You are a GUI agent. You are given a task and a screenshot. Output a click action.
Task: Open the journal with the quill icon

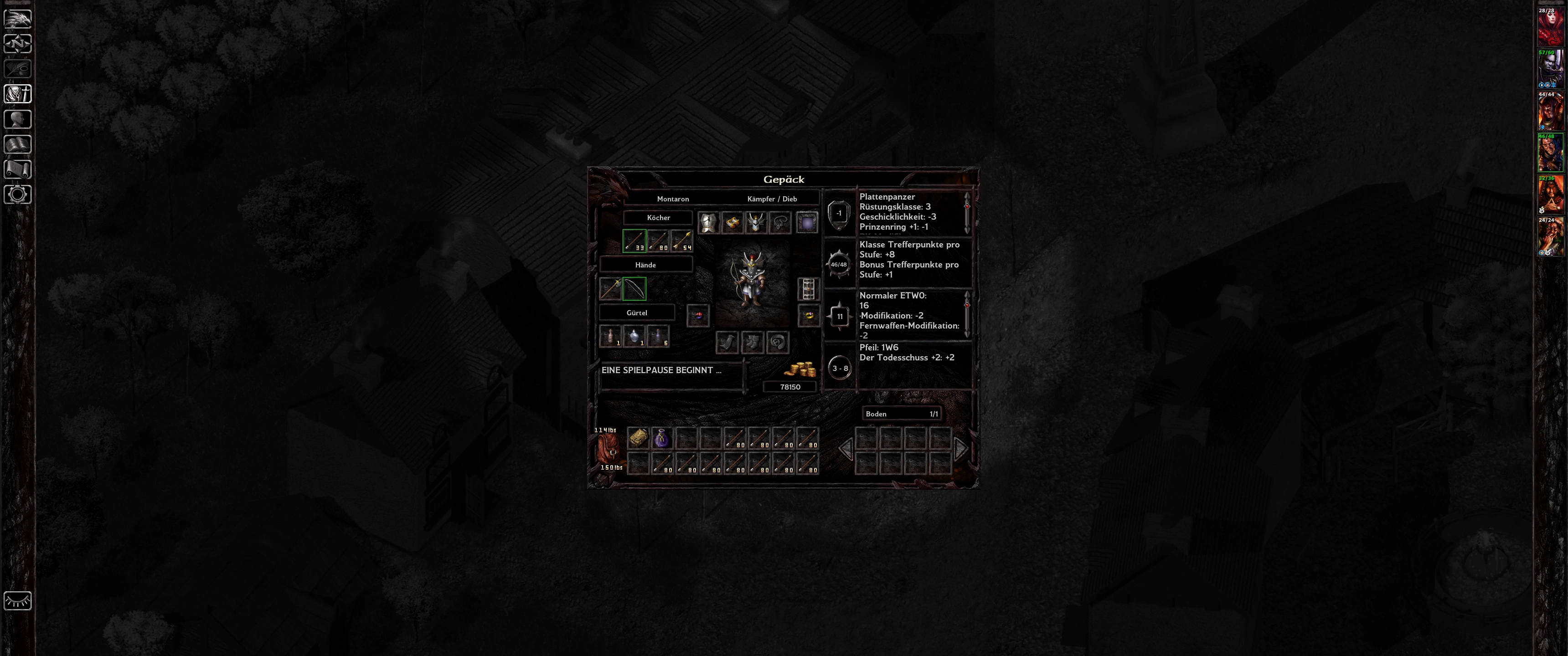click(x=18, y=69)
